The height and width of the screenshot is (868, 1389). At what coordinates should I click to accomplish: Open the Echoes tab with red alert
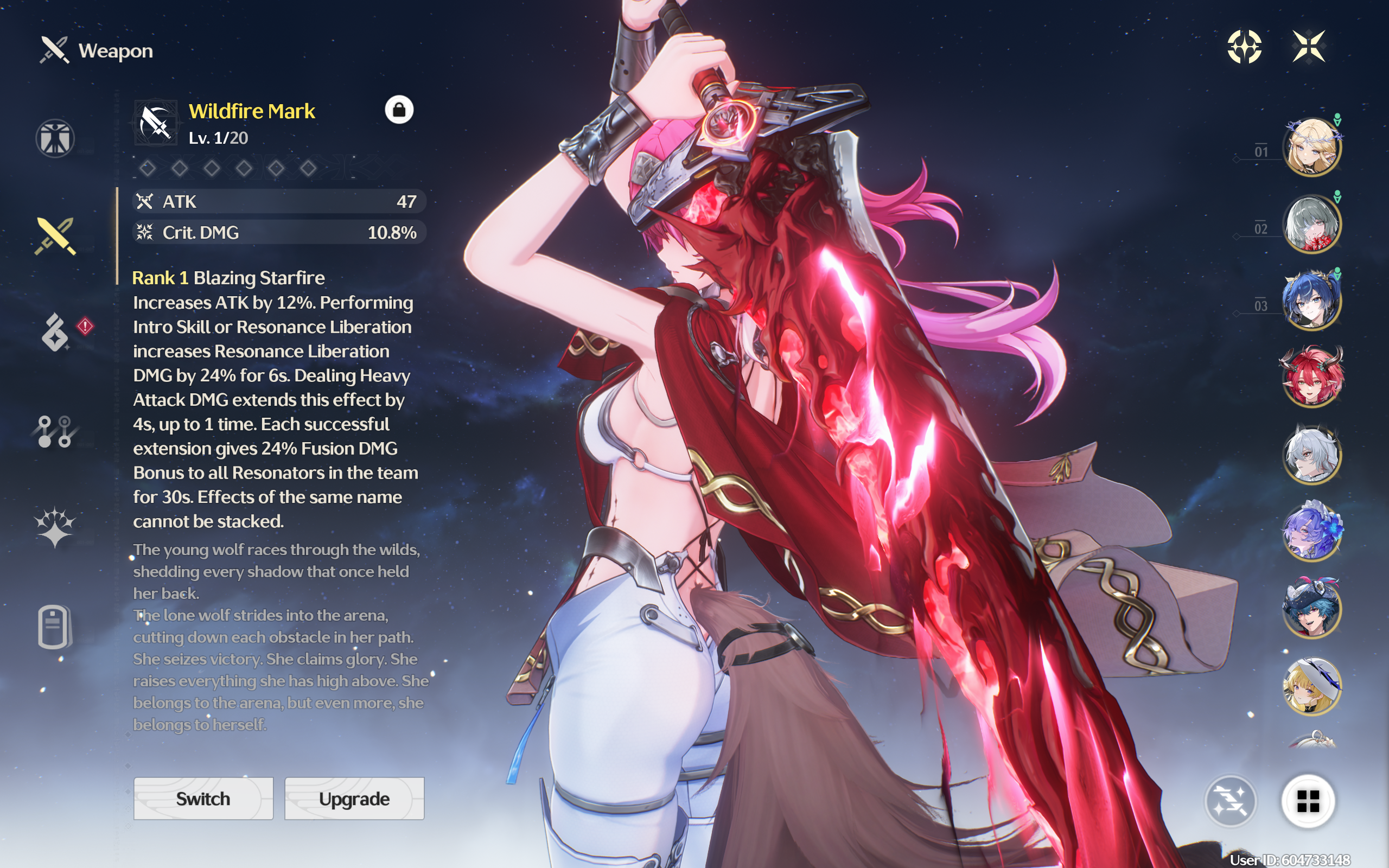[56, 333]
